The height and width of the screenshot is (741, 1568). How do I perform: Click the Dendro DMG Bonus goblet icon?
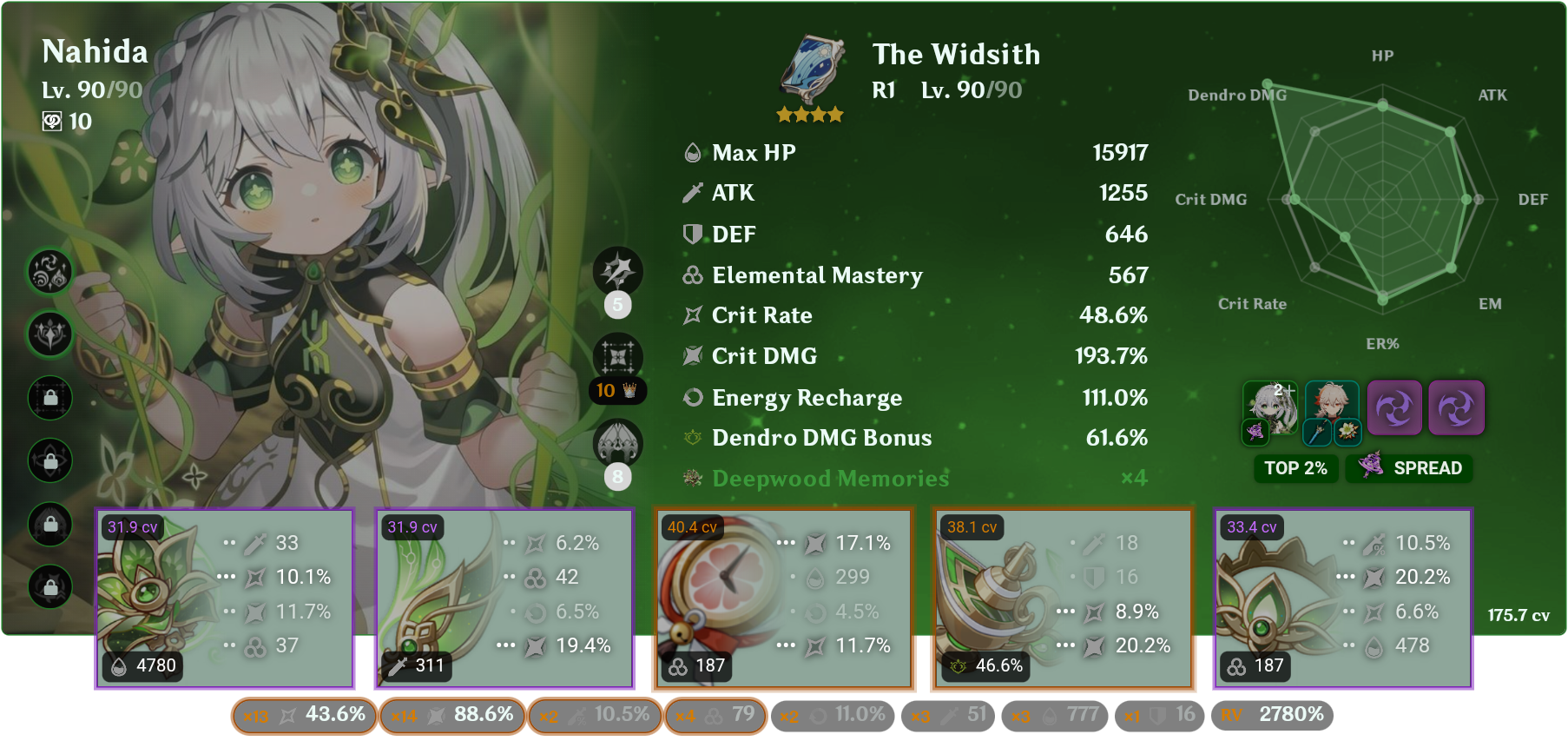click(691, 438)
